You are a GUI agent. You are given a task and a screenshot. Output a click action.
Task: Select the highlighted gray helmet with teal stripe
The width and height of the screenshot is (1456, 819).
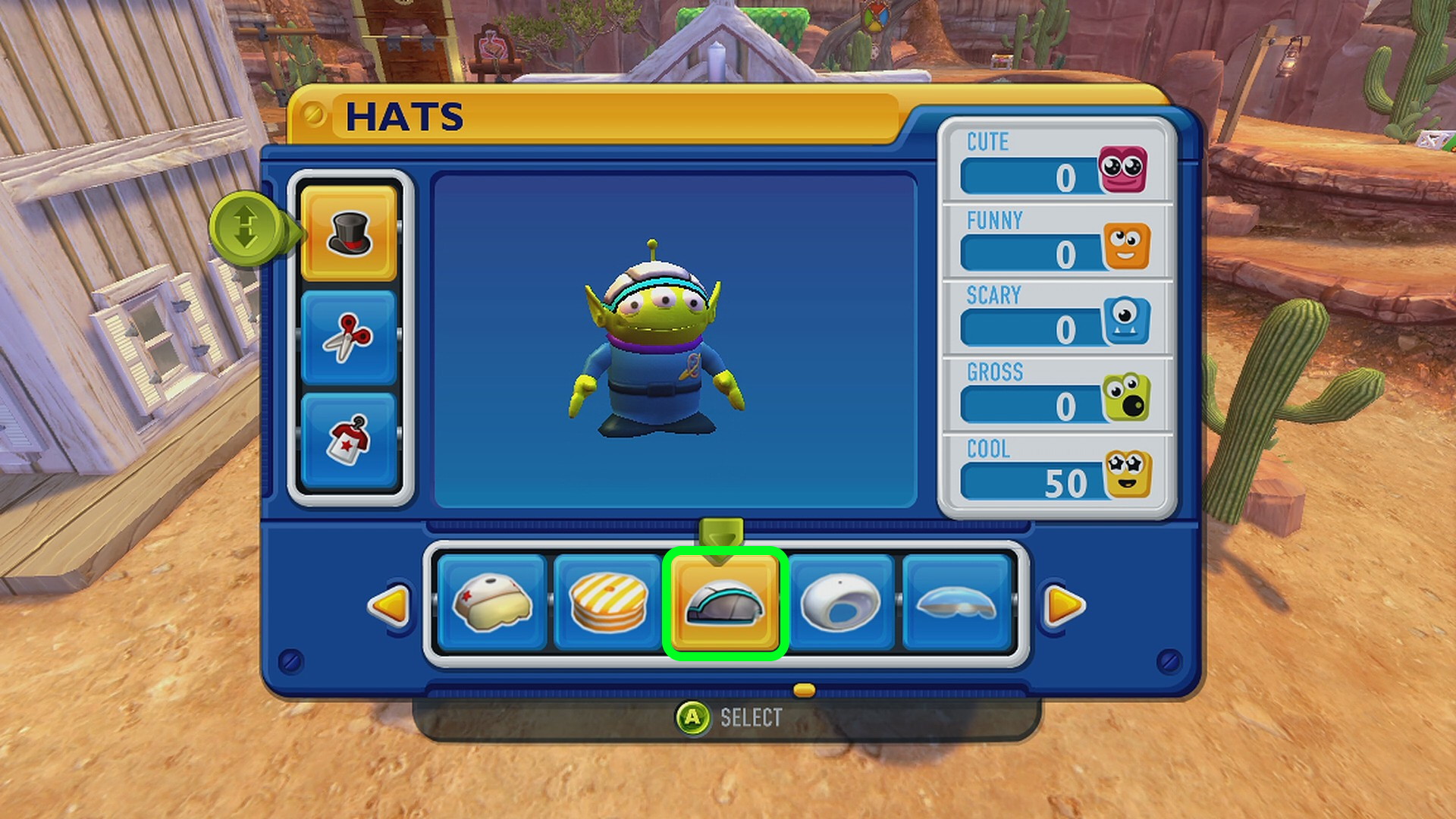point(725,603)
